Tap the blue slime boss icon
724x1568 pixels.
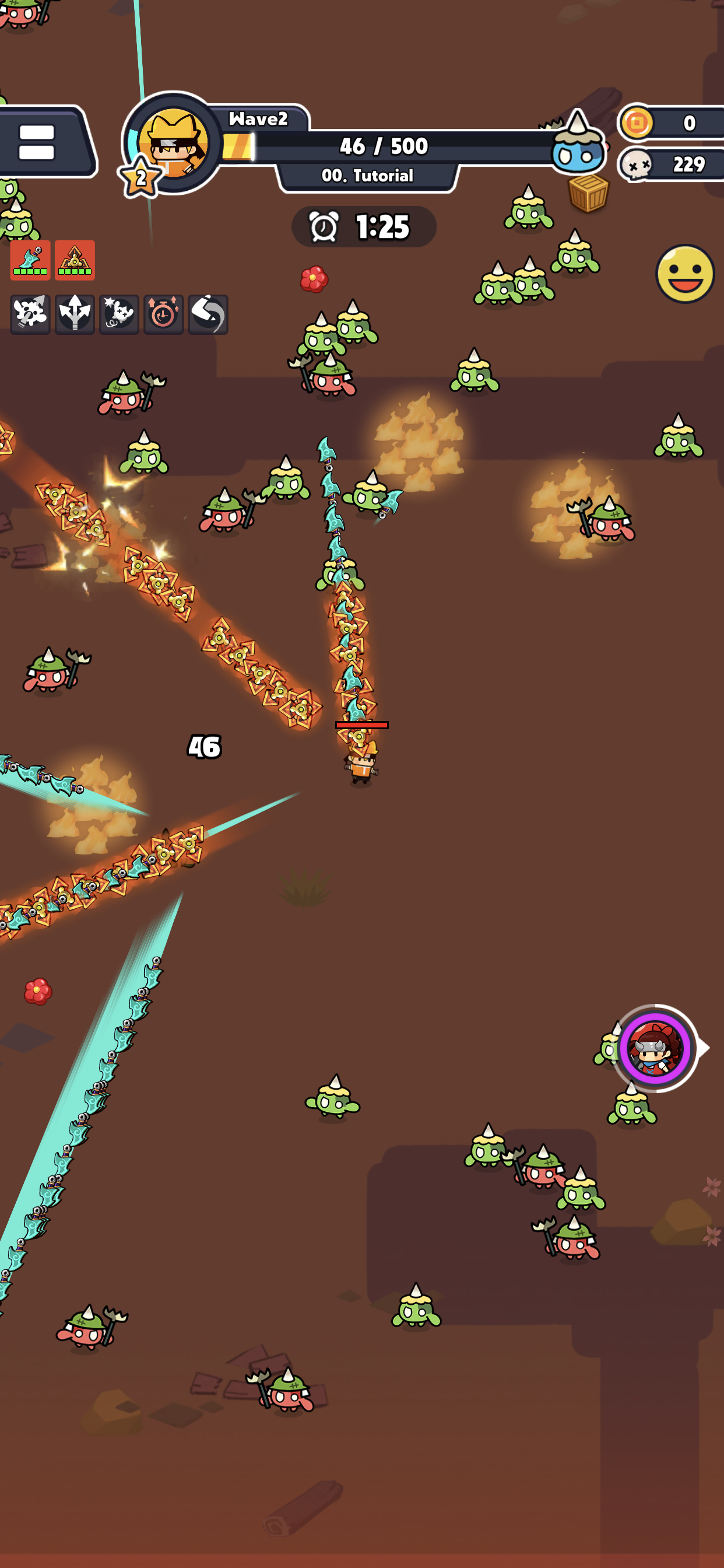pos(577,146)
